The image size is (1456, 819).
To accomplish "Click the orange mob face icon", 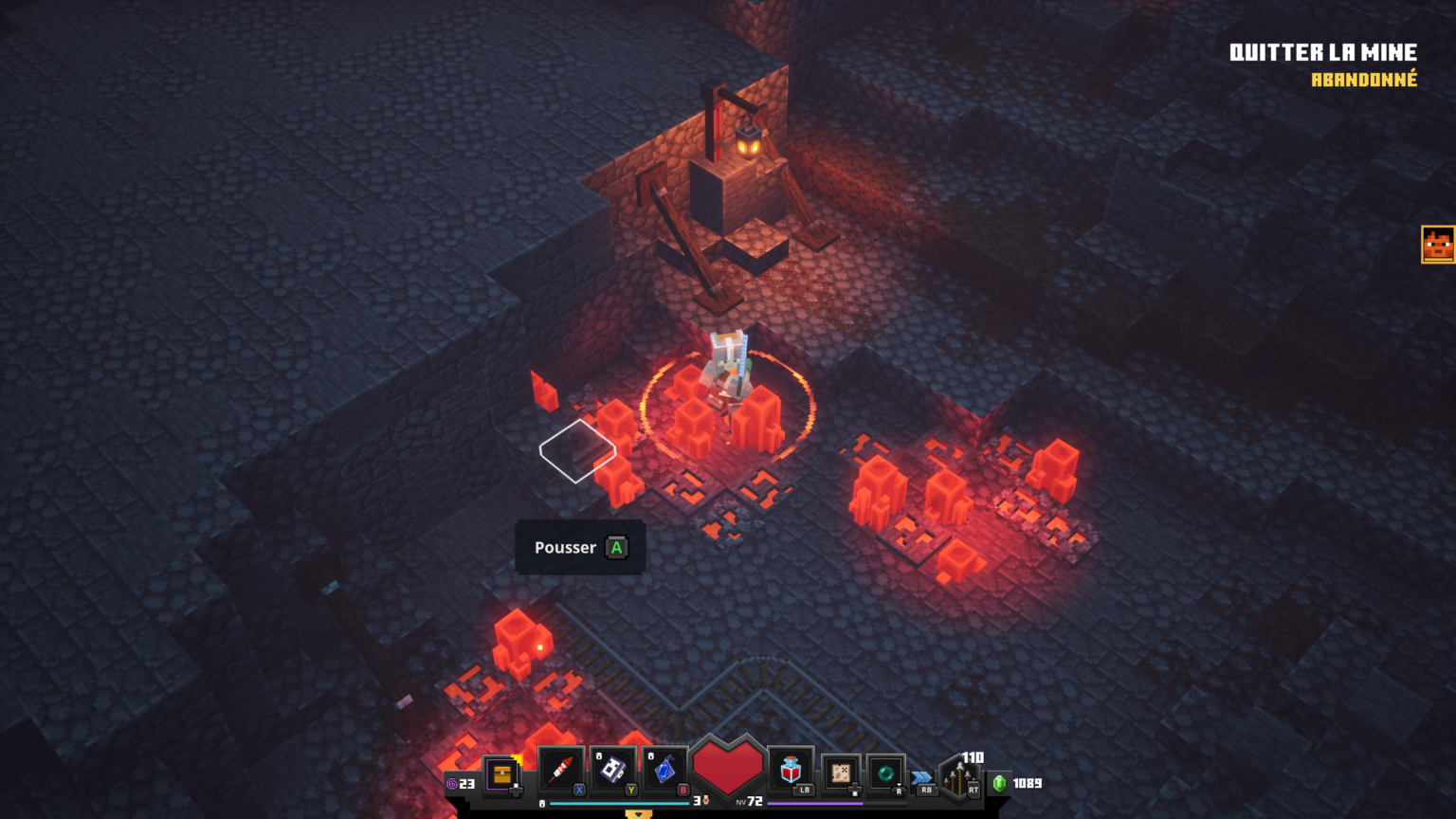I will pos(1438,245).
